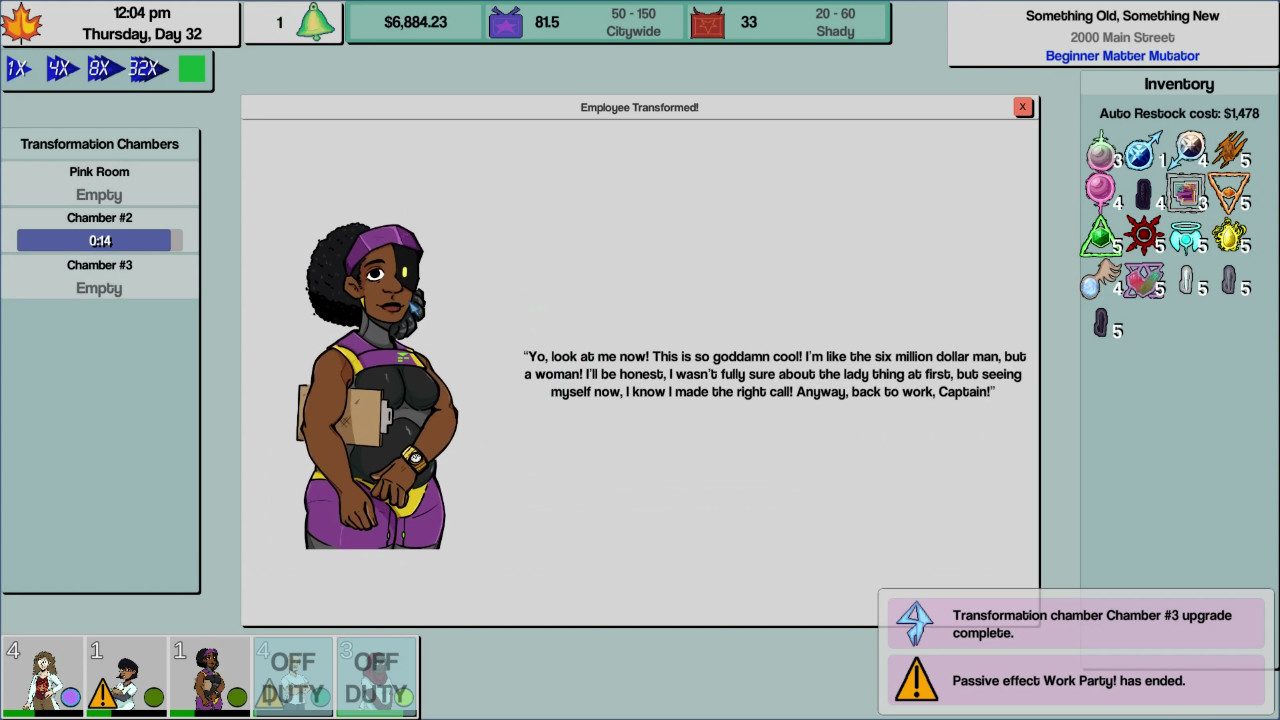
Task: Click the Beginner Matter Mutator link
Action: coord(1122,55)
